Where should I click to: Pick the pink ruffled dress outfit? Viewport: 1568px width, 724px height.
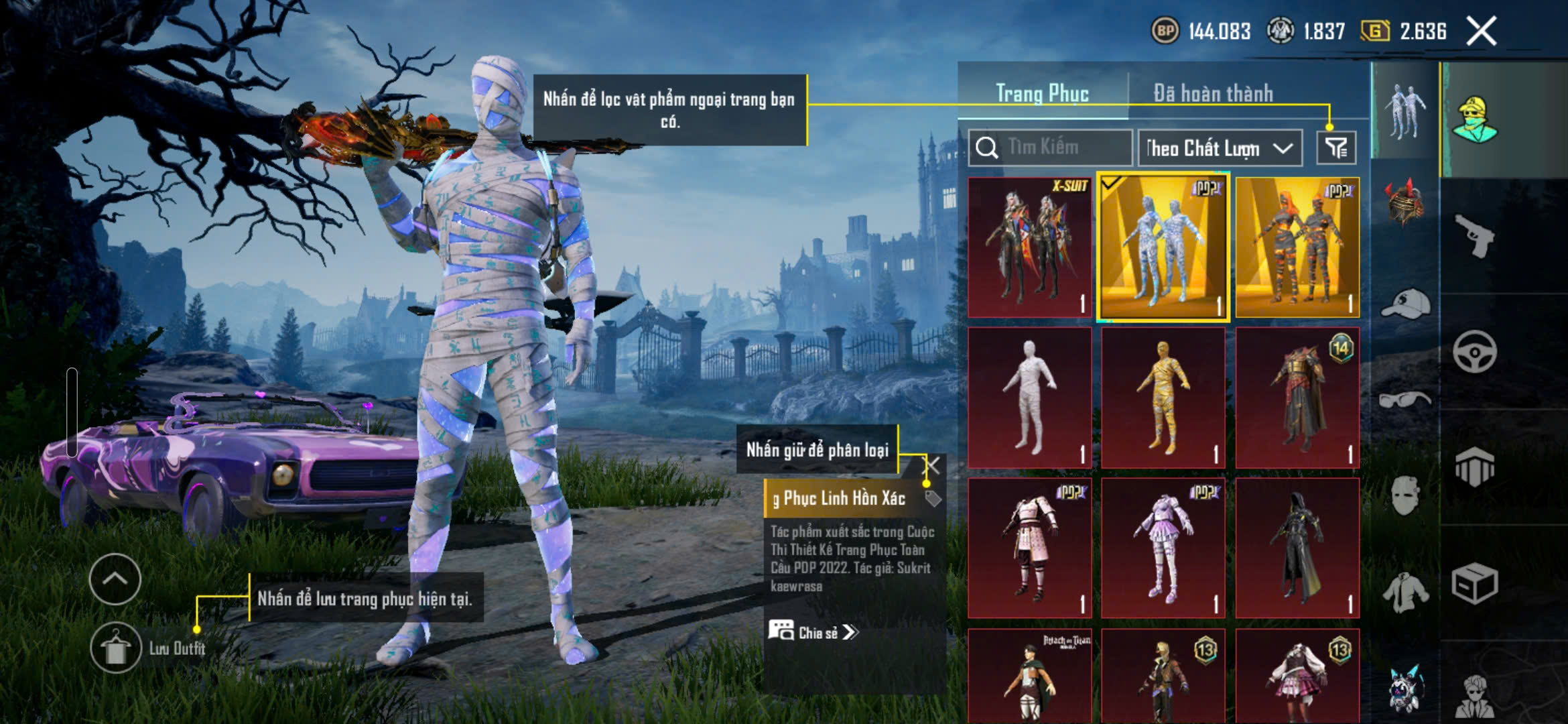(1163, 548)
